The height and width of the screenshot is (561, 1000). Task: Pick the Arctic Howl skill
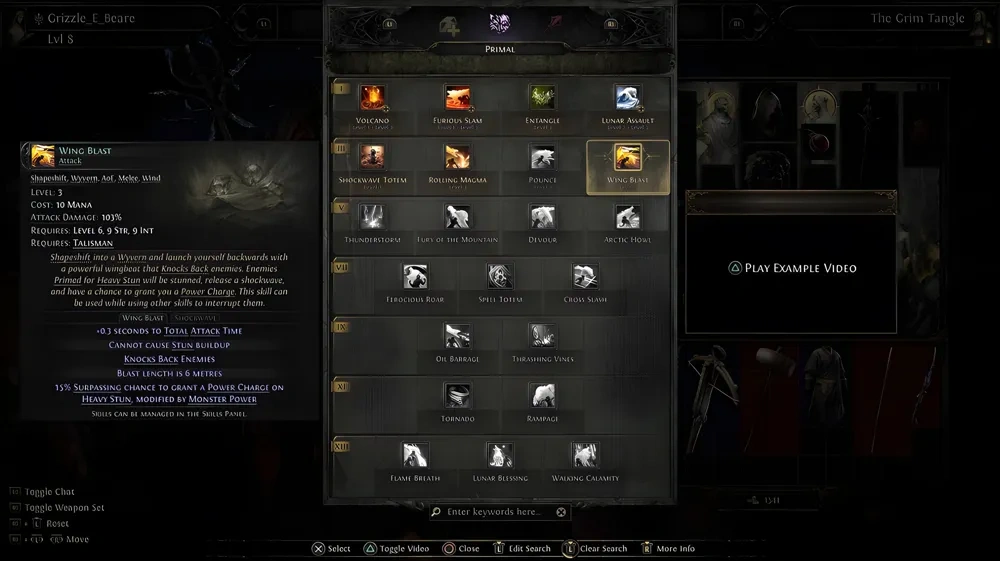pos(628,217)
